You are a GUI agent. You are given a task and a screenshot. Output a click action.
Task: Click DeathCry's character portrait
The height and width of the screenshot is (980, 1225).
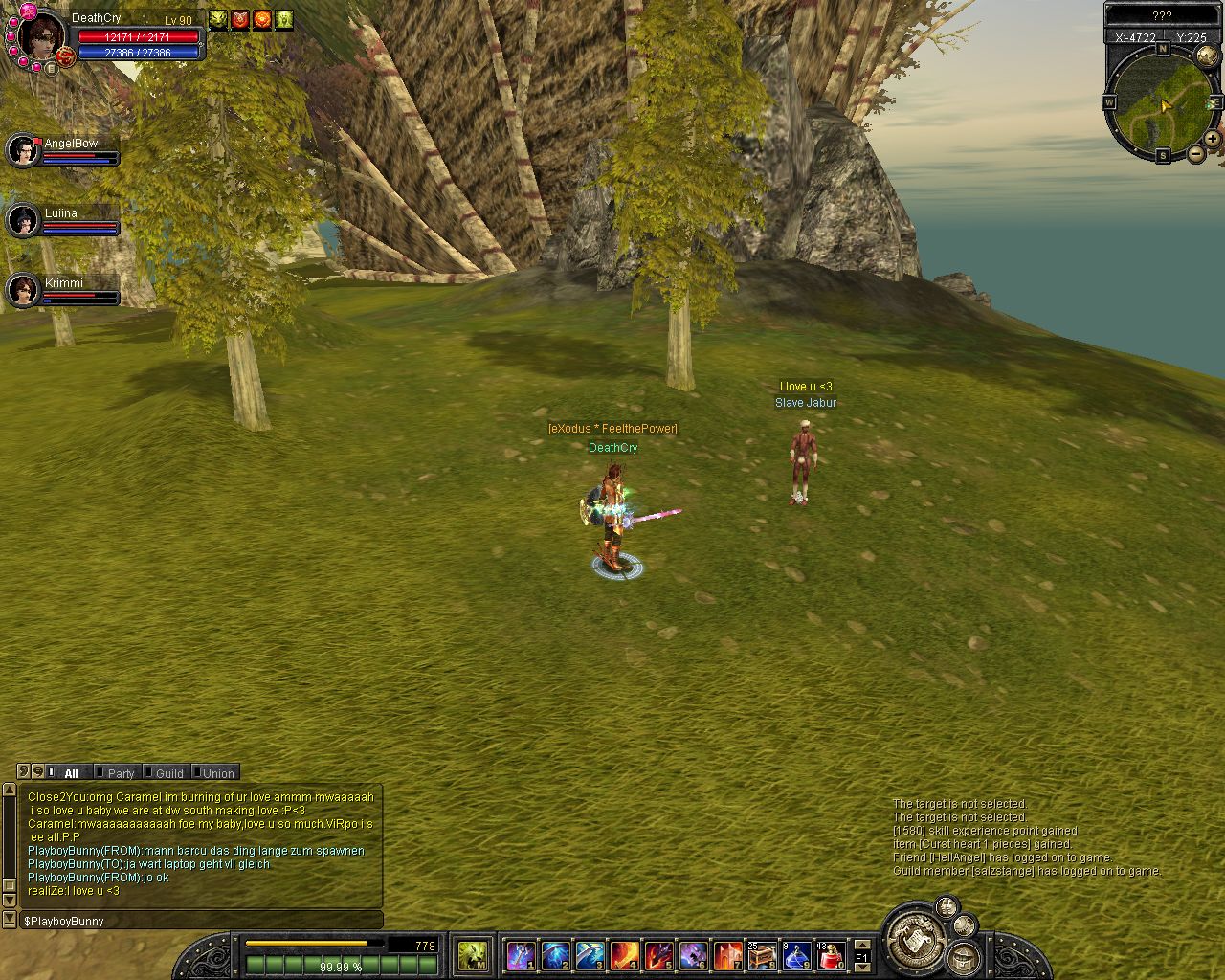42,36
